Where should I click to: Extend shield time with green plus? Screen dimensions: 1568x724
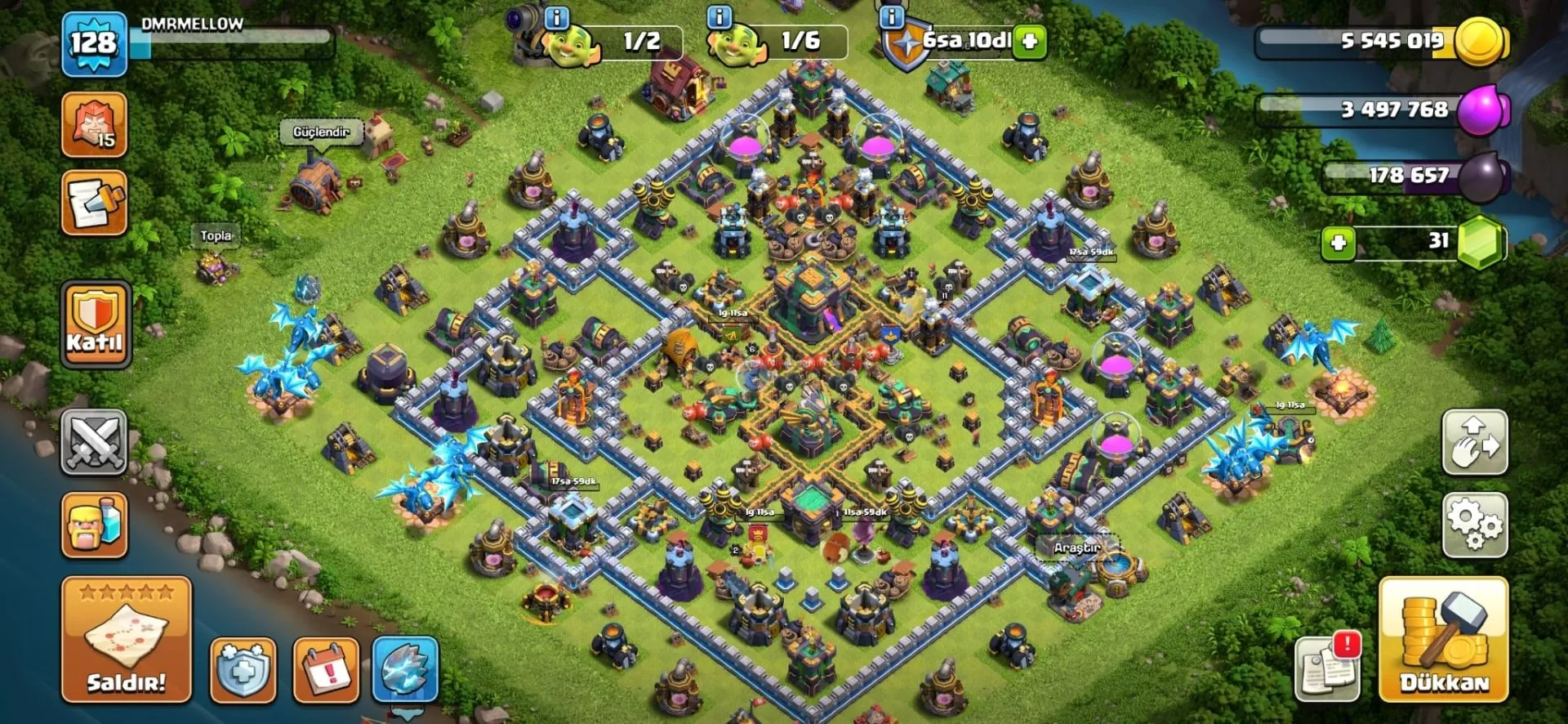click(1030, 41)
